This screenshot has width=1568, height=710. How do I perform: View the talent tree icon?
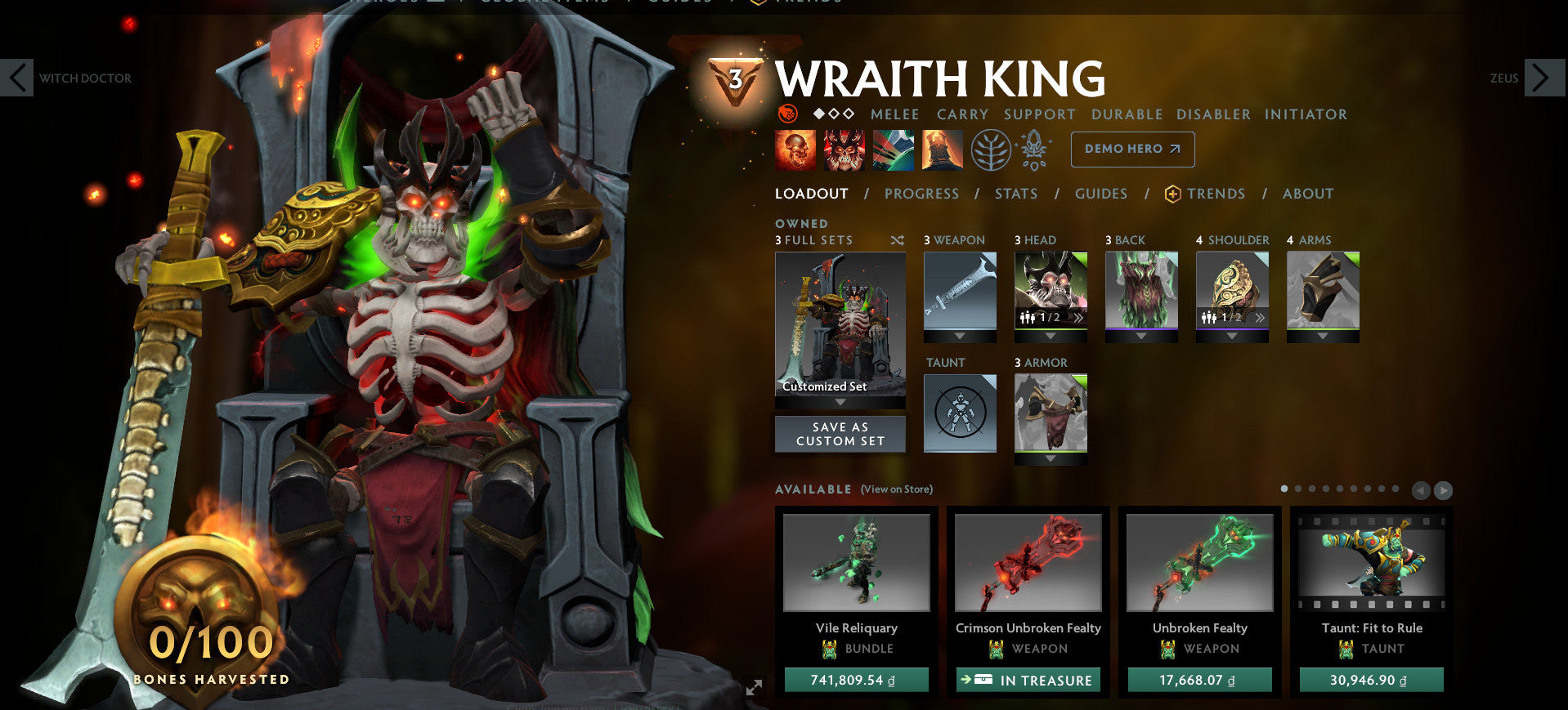[x=992, y=150]
